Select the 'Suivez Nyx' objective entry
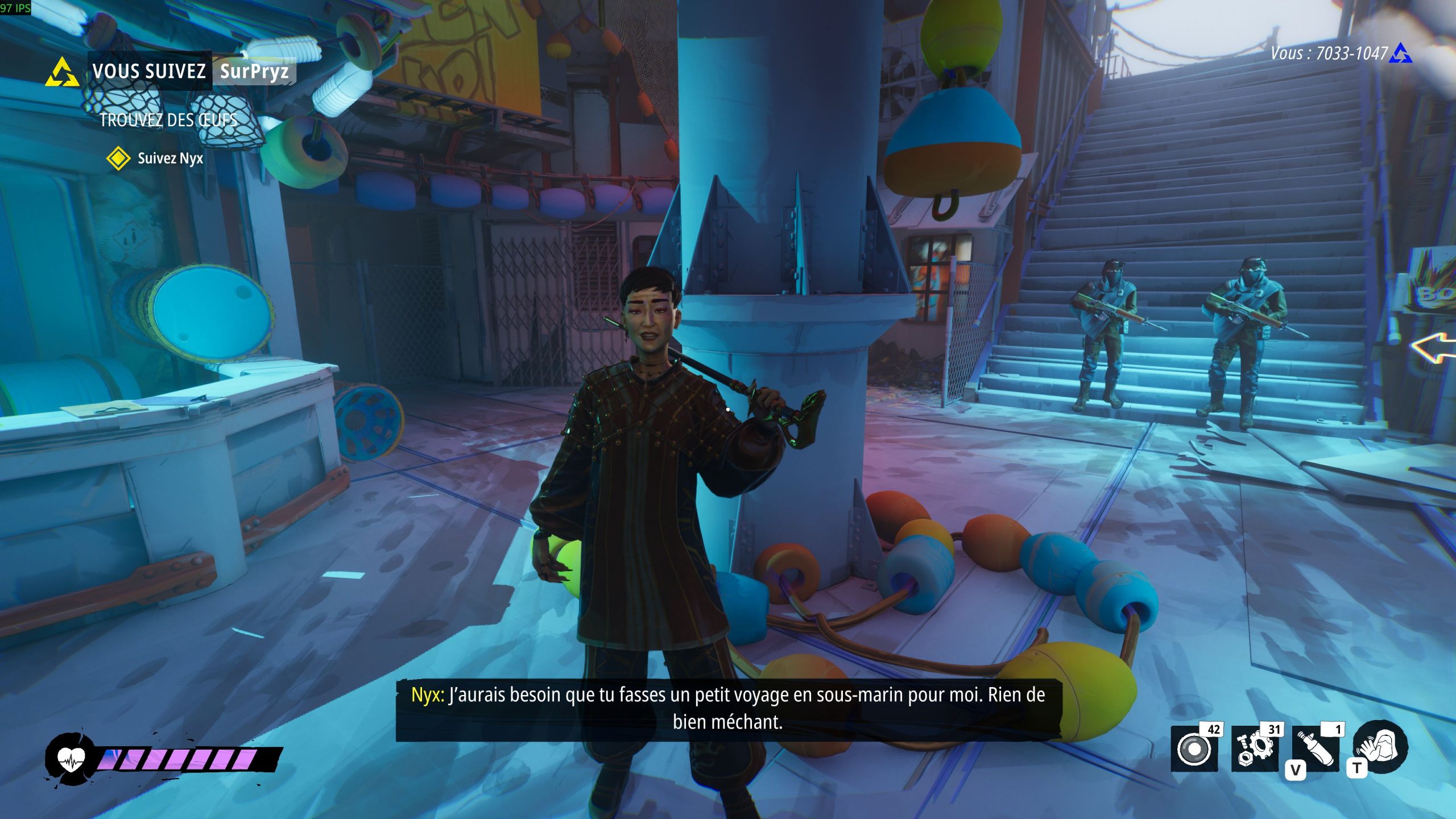Viewport: 1456px width, 819px height. 170,158
